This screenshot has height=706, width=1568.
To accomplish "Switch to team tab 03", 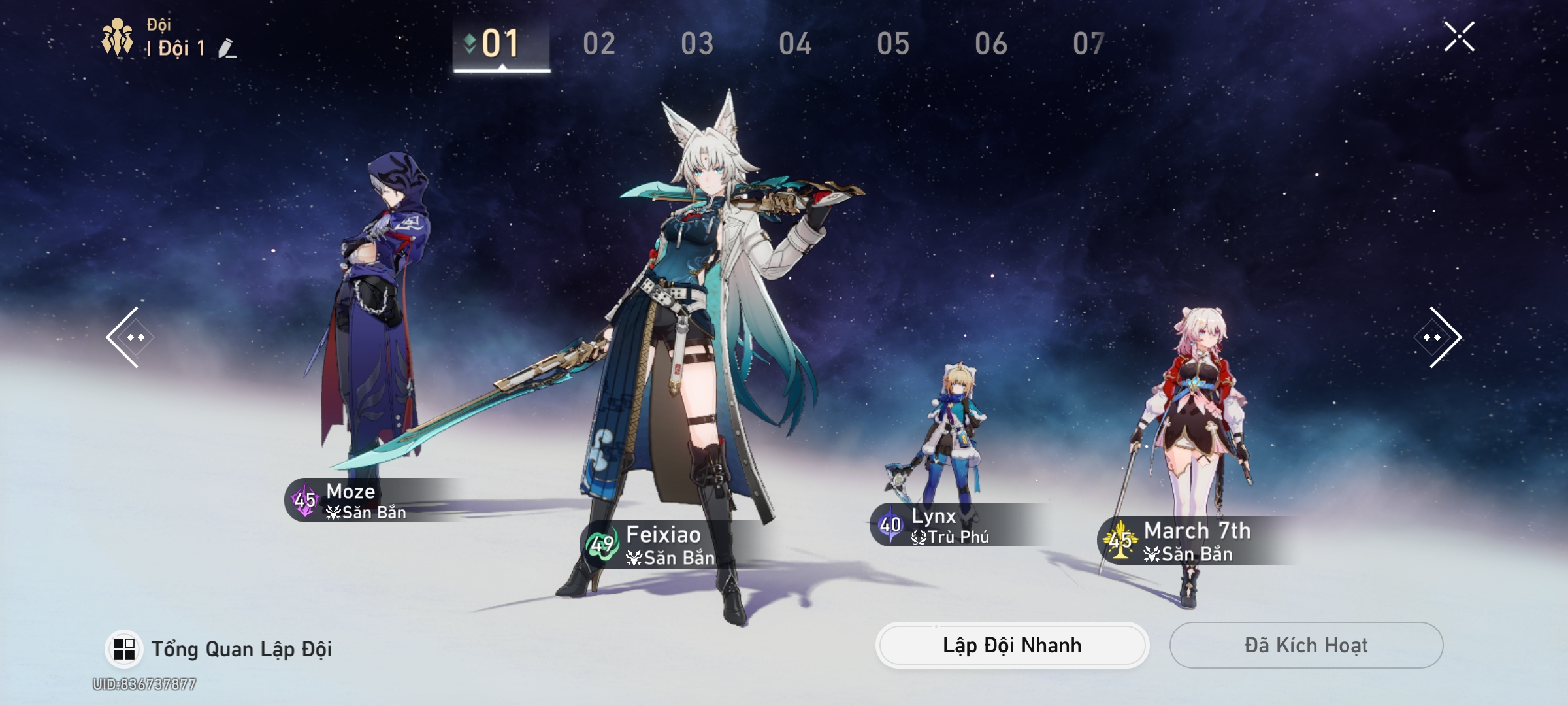I will tap(696, 44).
